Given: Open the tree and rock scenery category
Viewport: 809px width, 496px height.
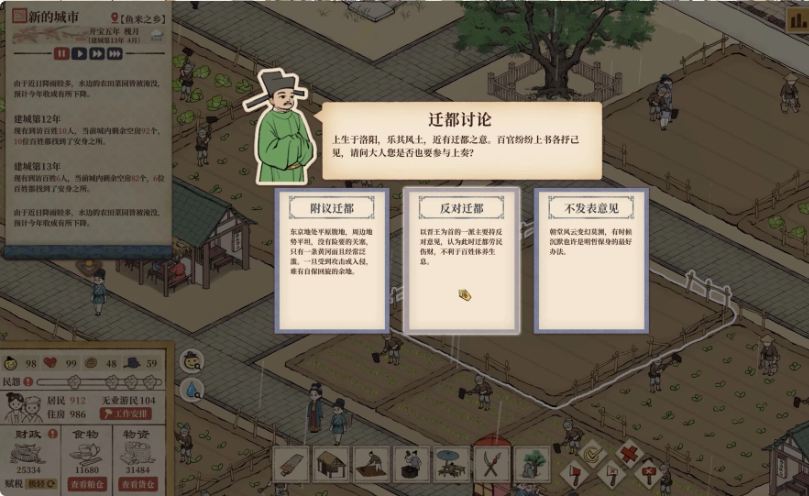Looking at the screenshot, I should (x=531, y=464).
